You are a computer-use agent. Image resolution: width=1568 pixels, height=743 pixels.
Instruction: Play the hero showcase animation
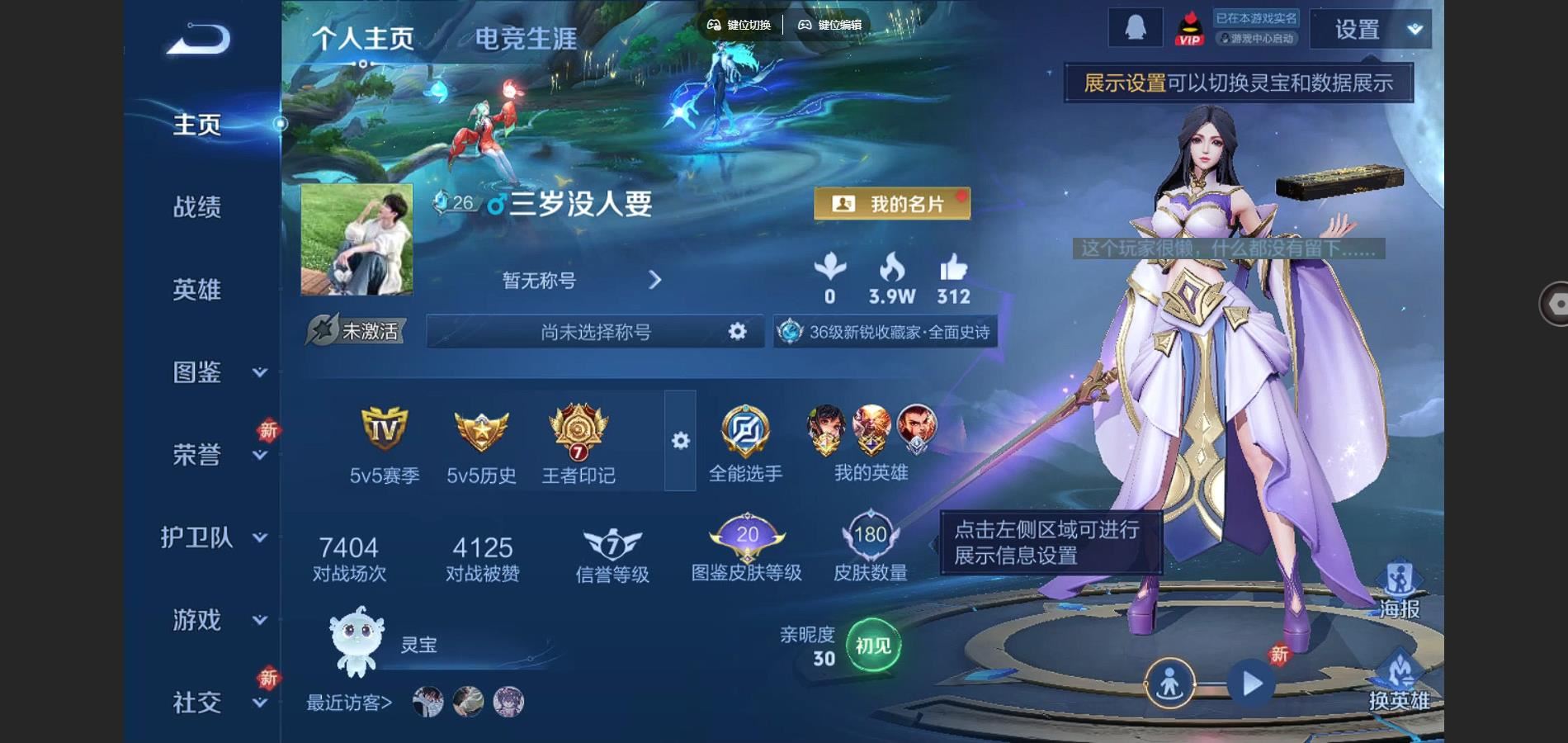click(1251, 684)
